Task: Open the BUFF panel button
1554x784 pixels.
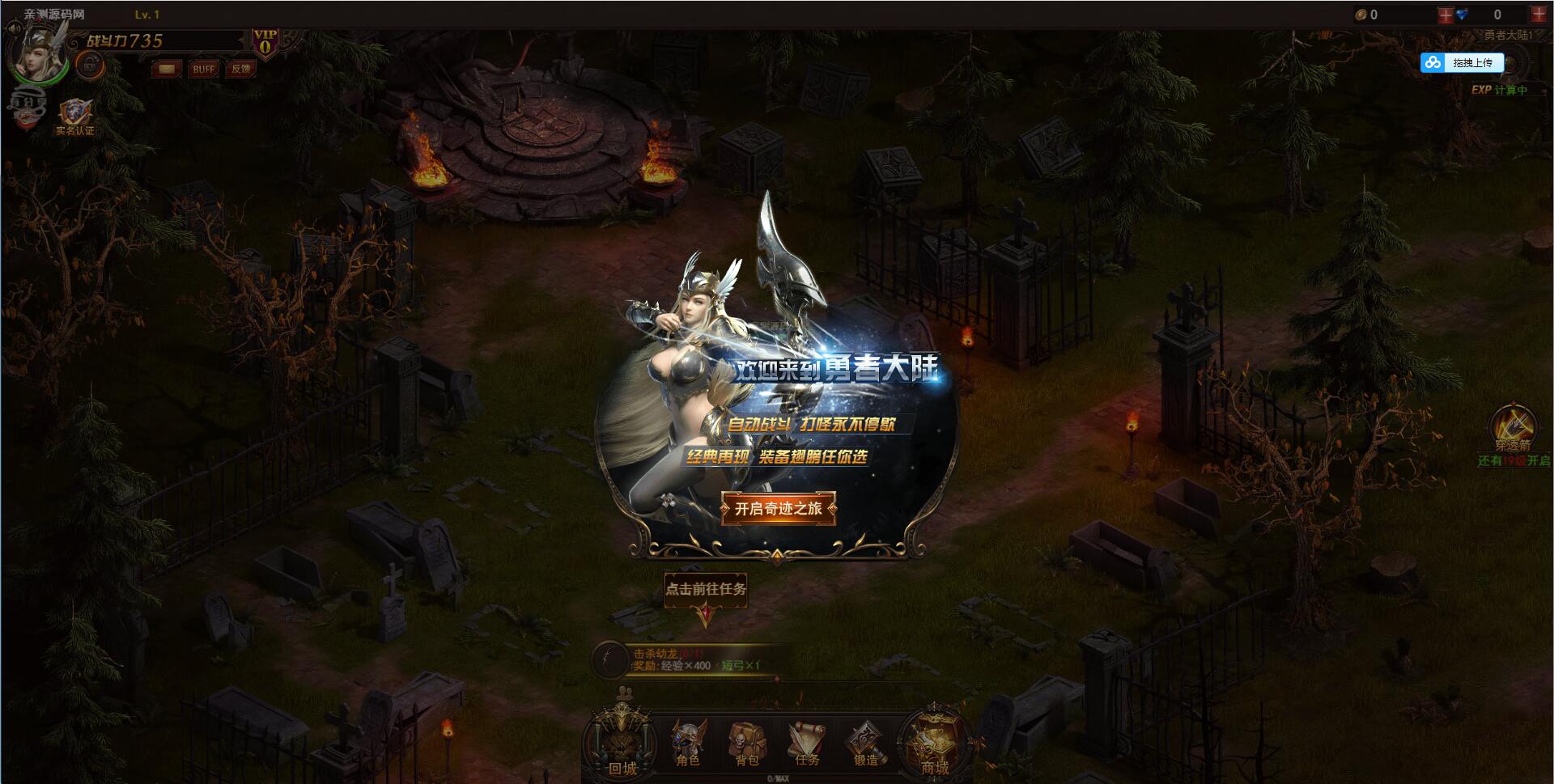Action: pos(203,70)
